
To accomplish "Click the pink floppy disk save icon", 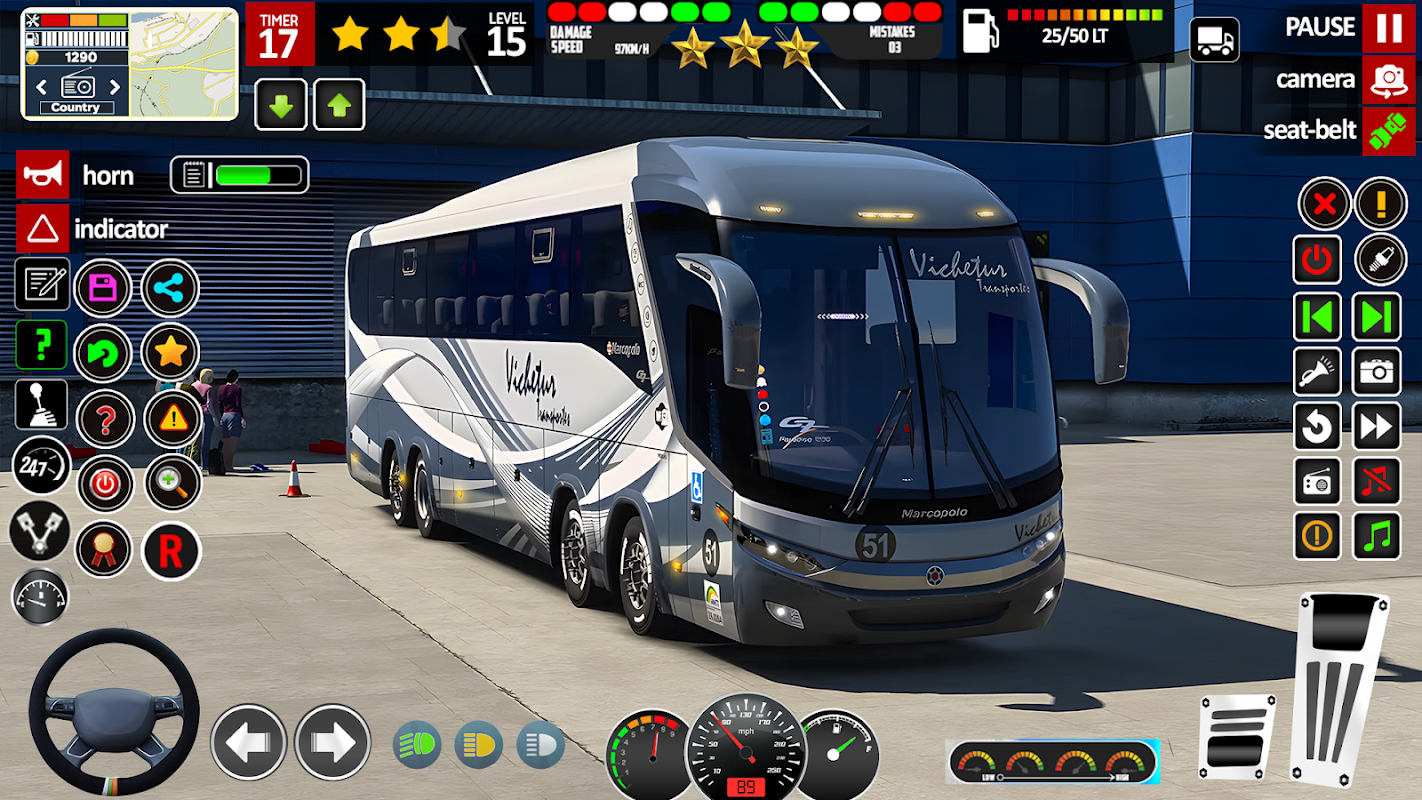I will [103, 289].
